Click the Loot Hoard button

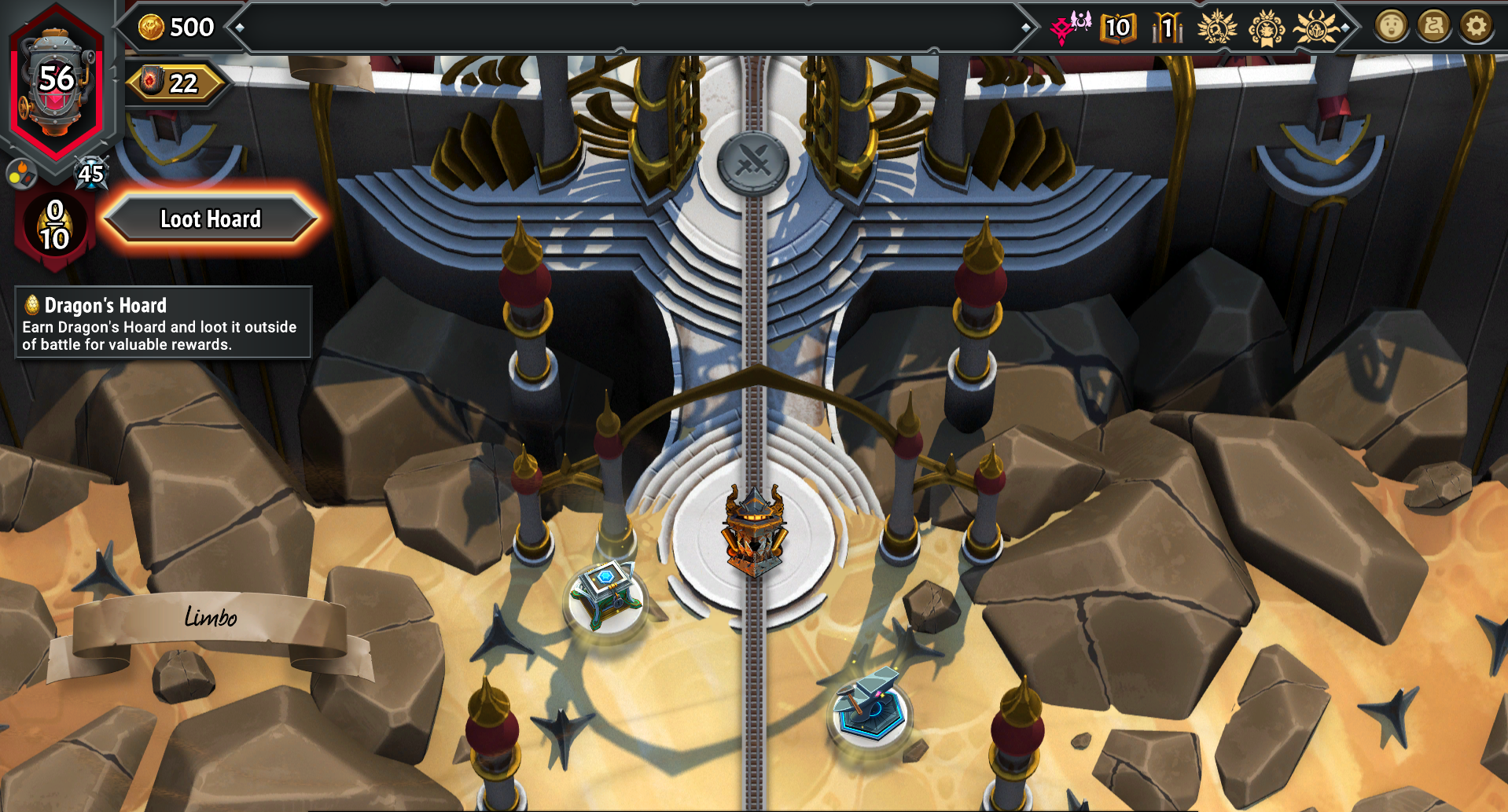[210, 219]
